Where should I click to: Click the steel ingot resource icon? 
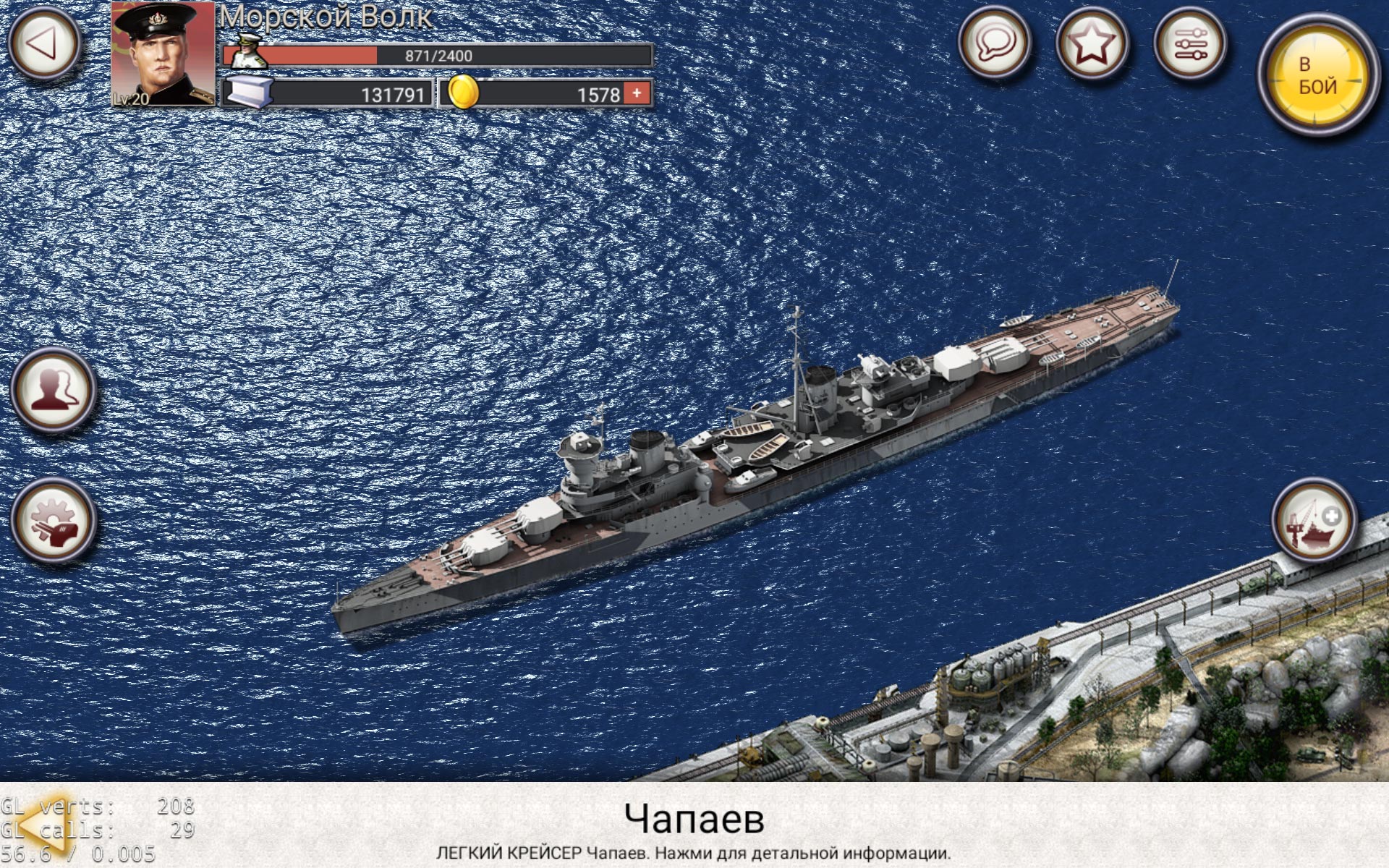(251, 92)
